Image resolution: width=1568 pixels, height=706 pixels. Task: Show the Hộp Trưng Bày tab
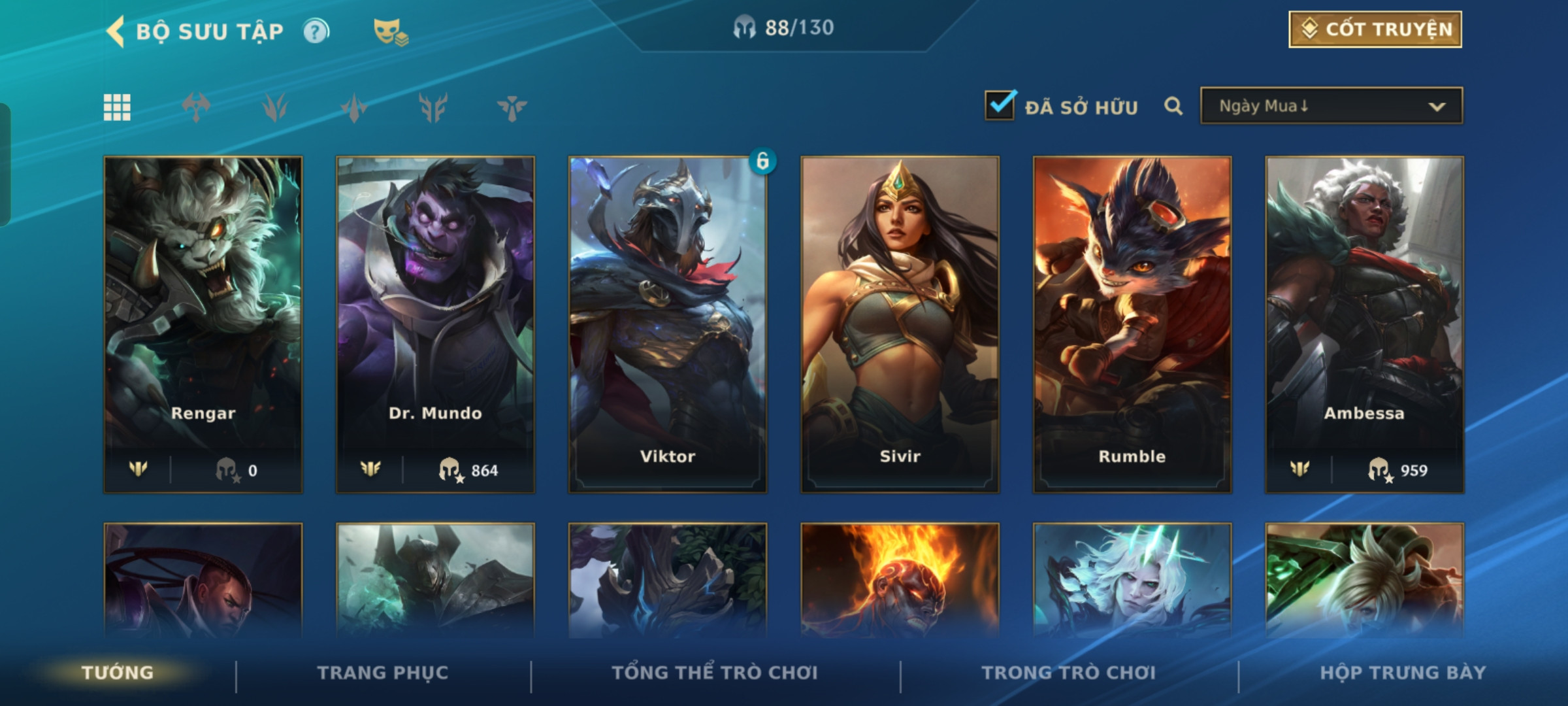pos(1403,673)
